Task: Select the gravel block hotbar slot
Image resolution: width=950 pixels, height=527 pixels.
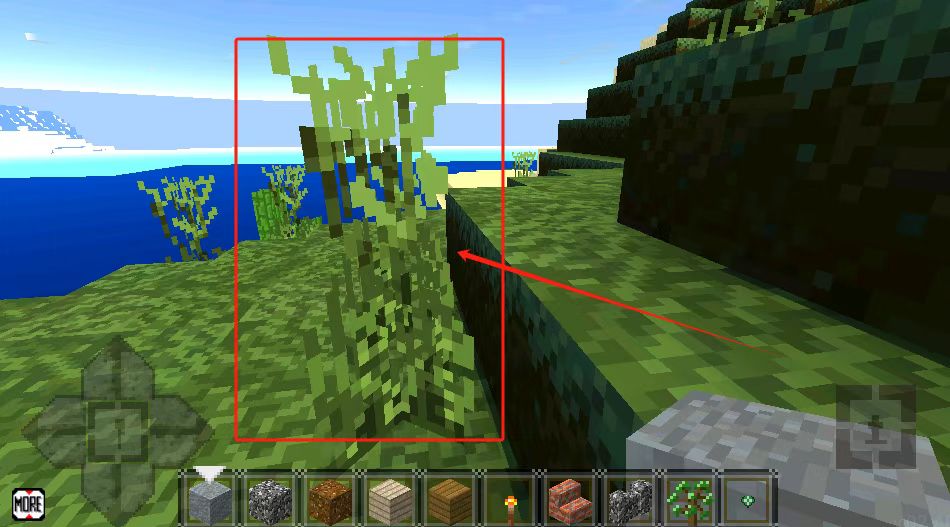Action: tap(268, 498)
